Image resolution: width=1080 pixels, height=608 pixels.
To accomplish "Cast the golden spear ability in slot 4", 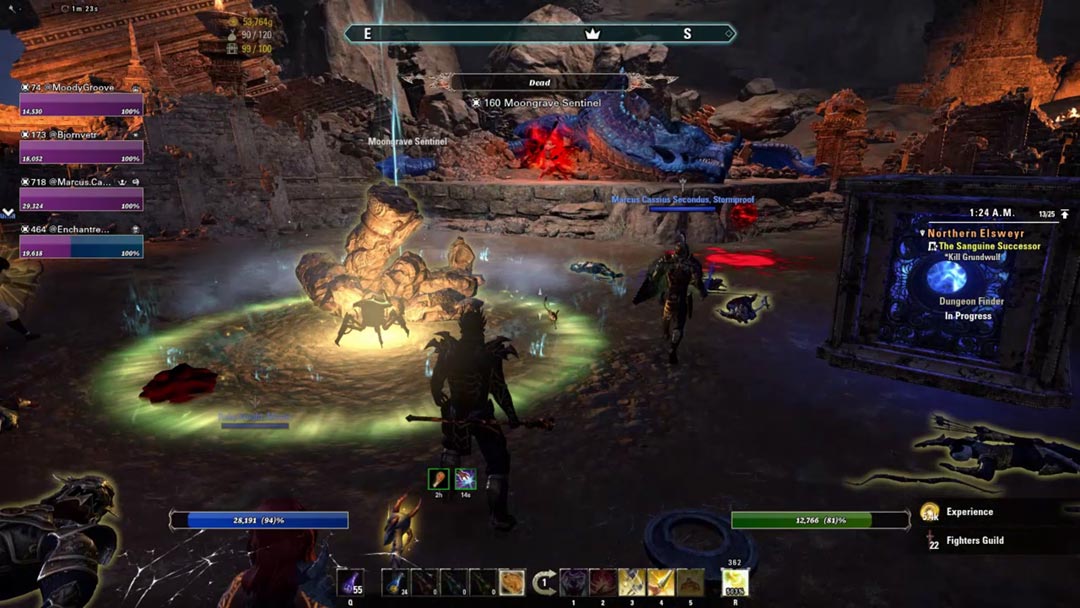I will 661,582.
